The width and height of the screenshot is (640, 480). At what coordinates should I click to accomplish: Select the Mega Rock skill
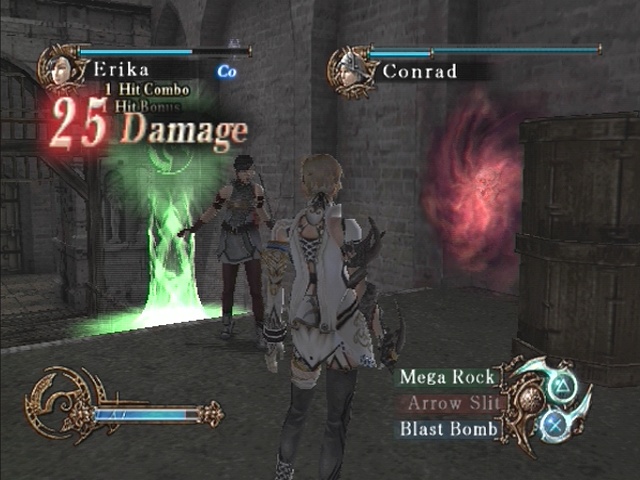447,377
